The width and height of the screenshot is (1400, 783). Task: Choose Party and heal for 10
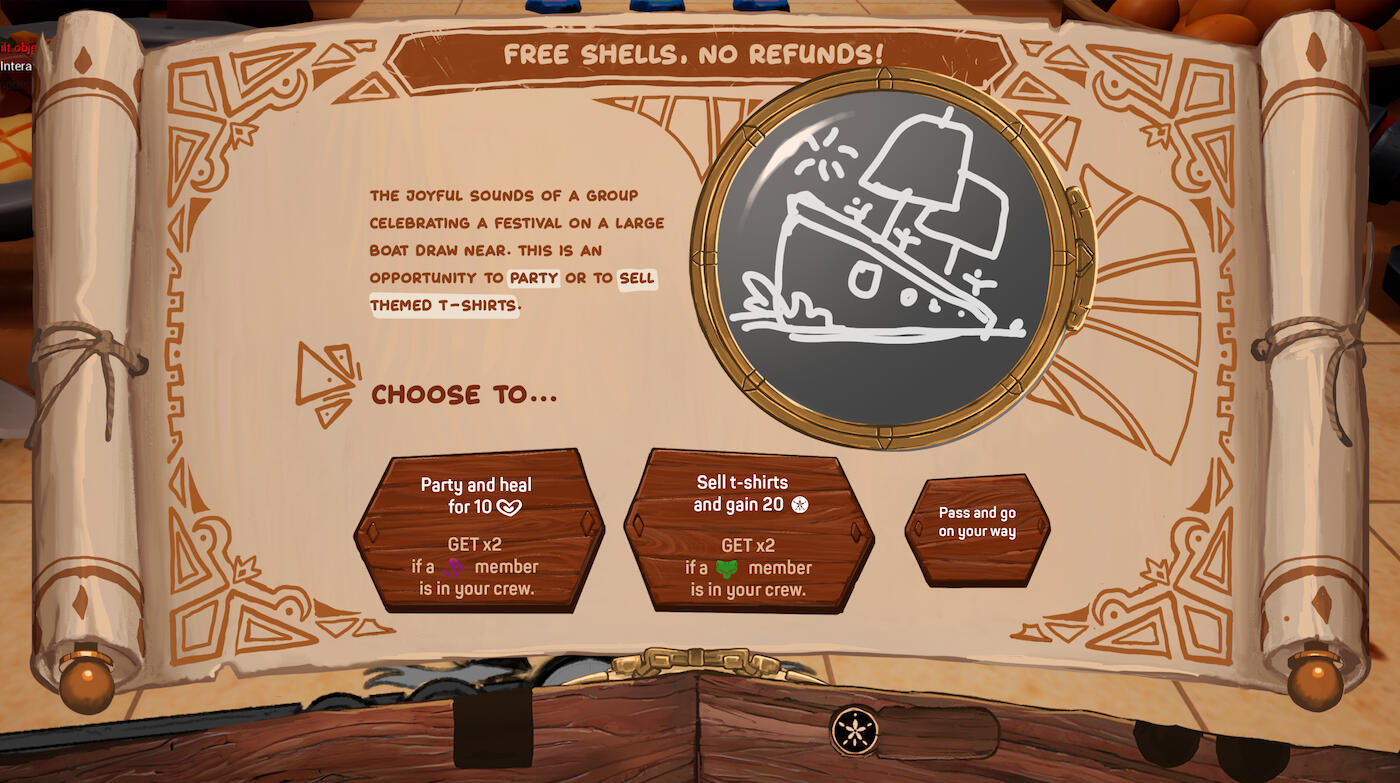coord(479,530)
